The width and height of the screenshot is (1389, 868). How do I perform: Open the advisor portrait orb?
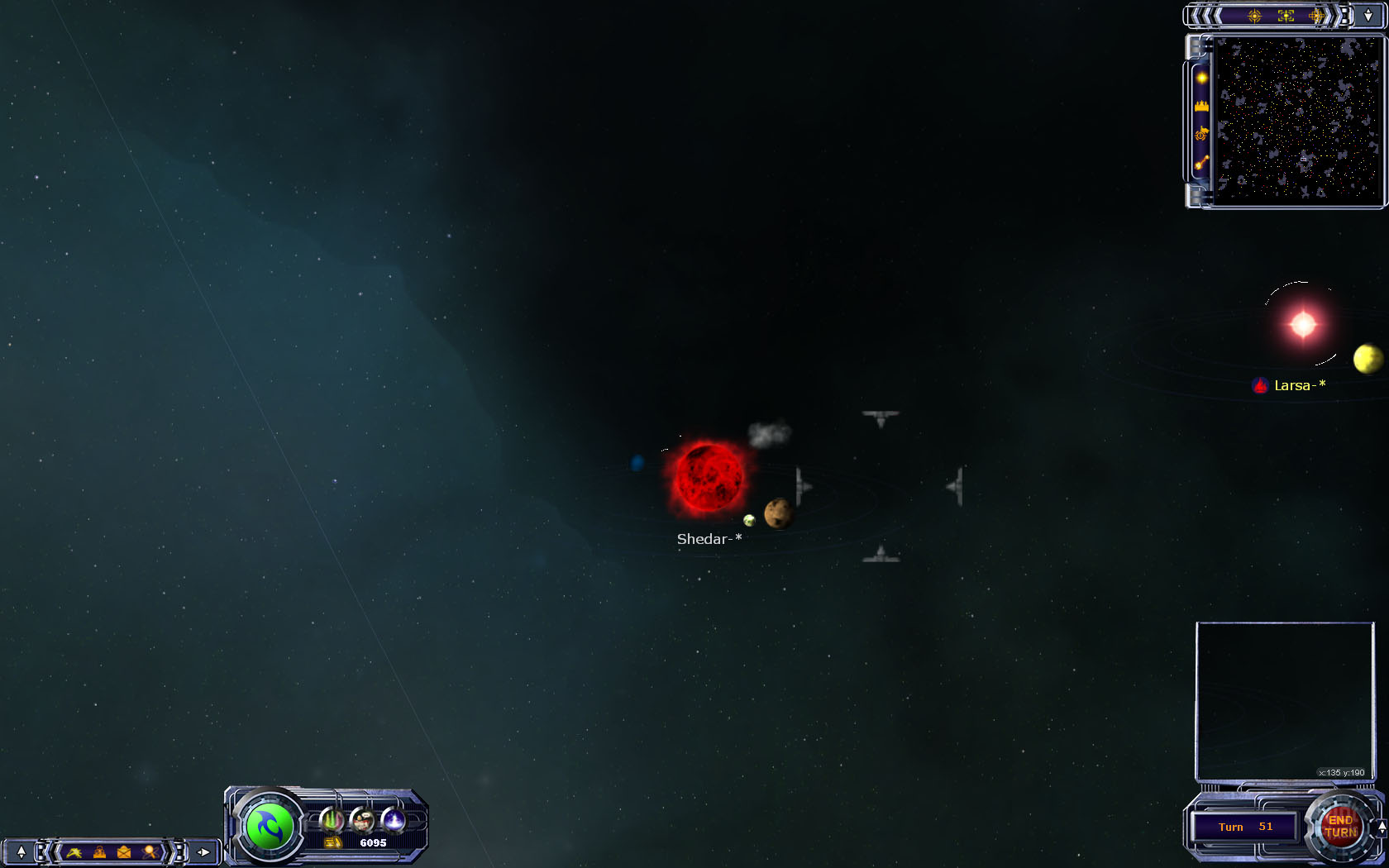(362, 820)
